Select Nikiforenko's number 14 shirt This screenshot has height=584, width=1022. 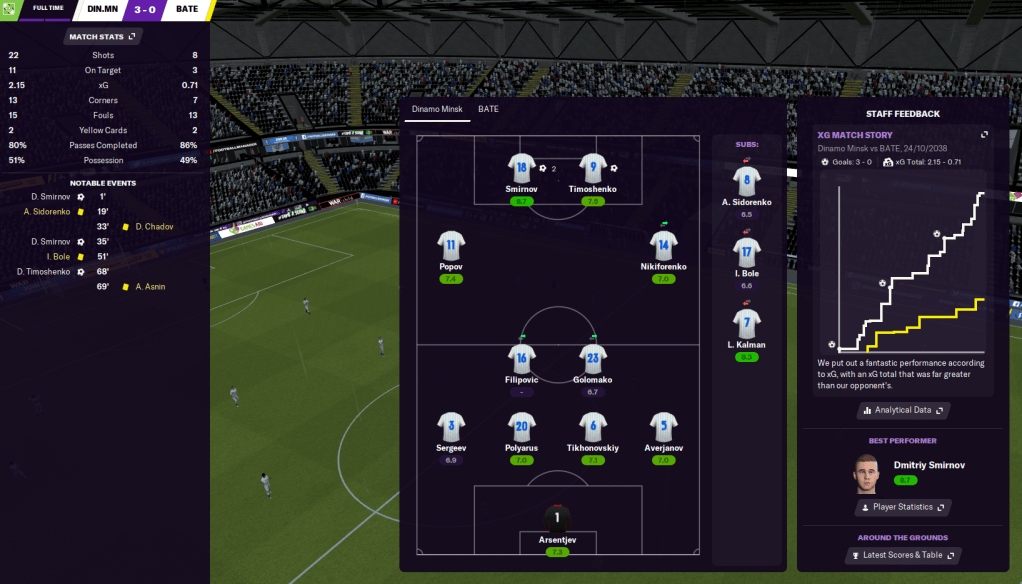664,246
